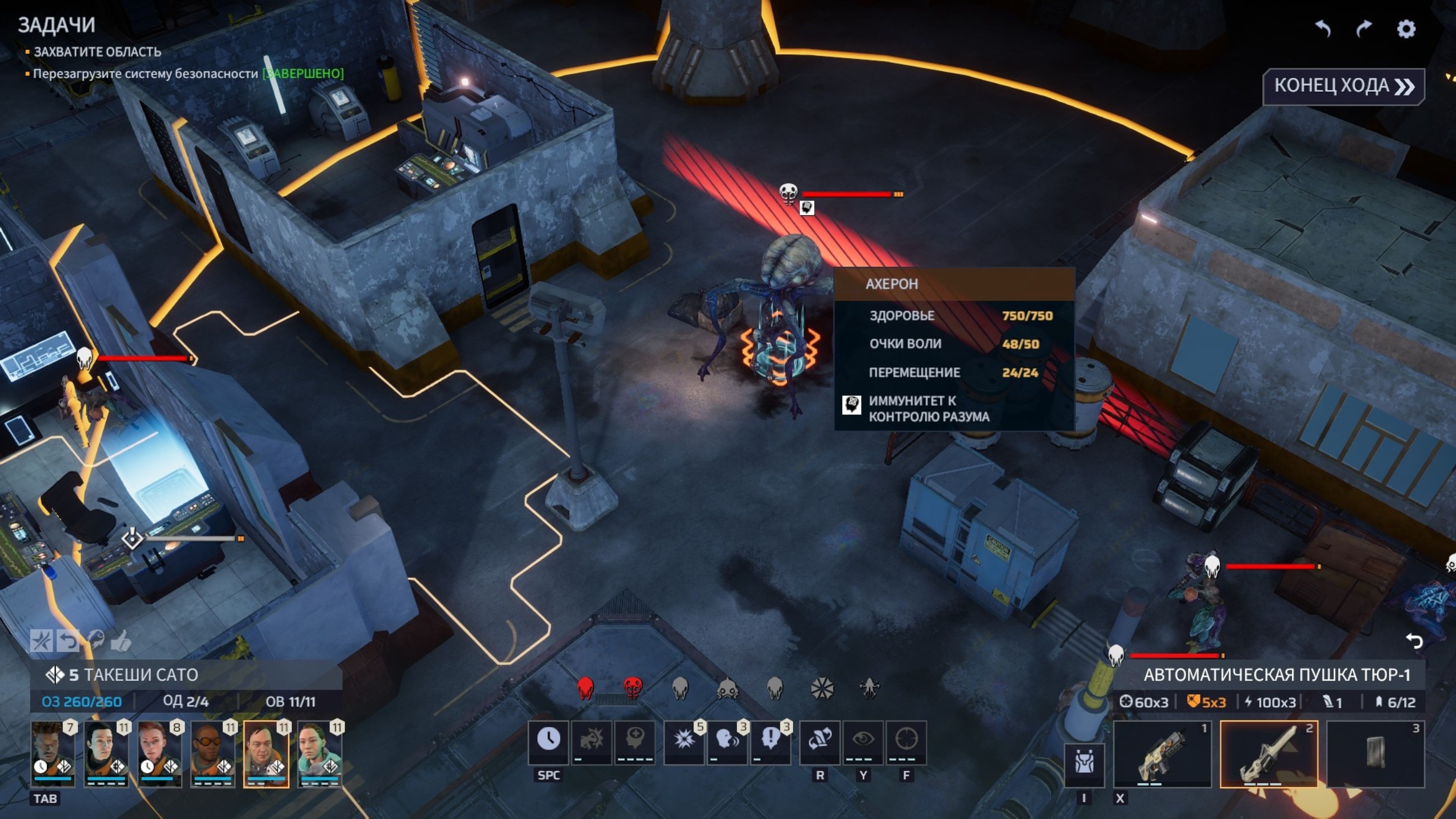
Task: Switch to the assault rifle in slot 1
Action: coord(1162,753)
